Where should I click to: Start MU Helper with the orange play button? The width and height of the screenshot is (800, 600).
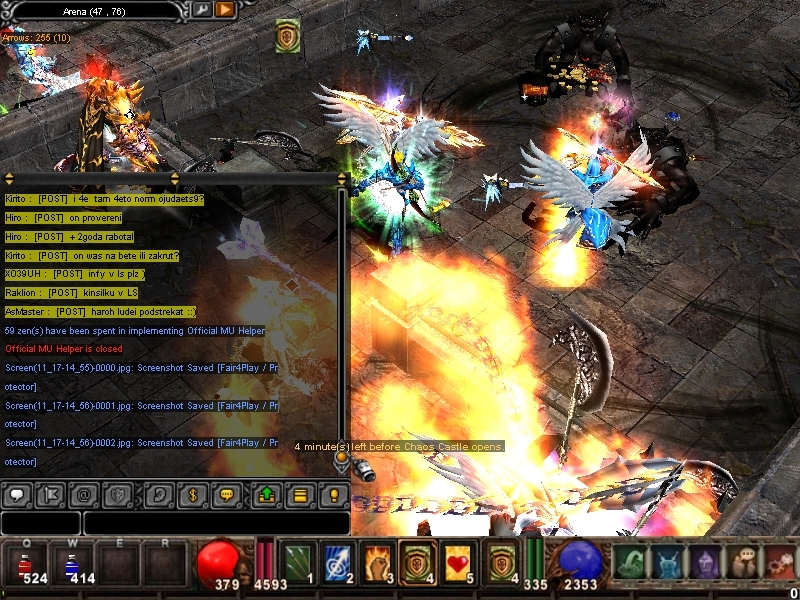pos(224,10)
